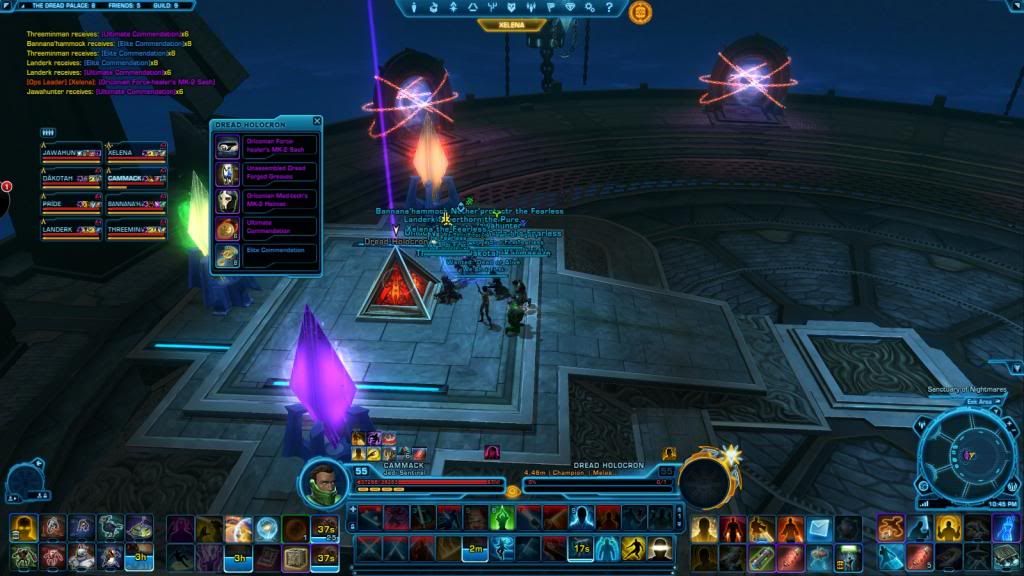Loot the Elite Commendation entry
This screenshot has height=576, width=1024.
(266, 255)
